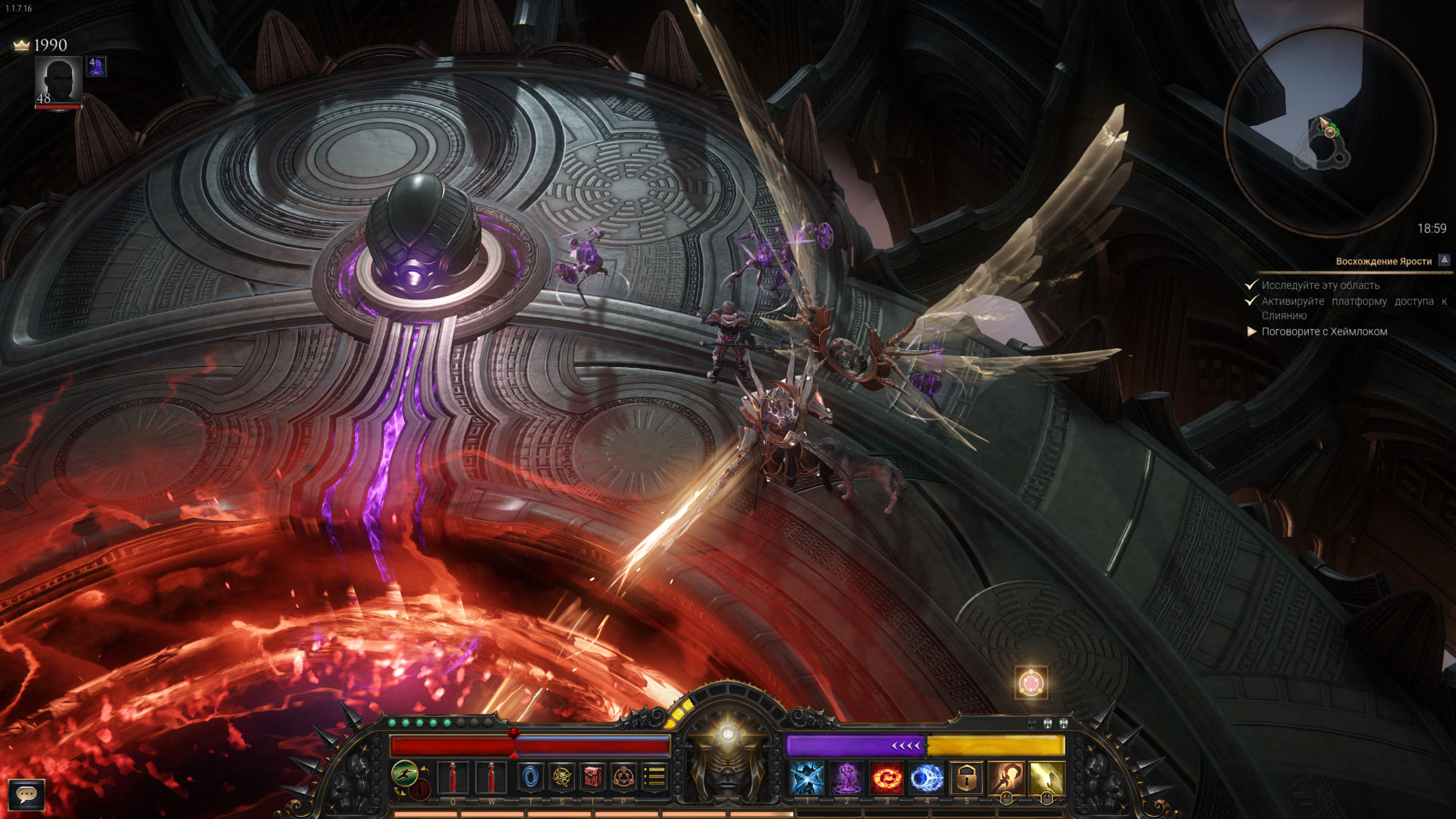Image resolution: width=1456 pixels, height=819 pixels.
Task: Open the golden star compass skills menu
Action: (x=562, y=777)
